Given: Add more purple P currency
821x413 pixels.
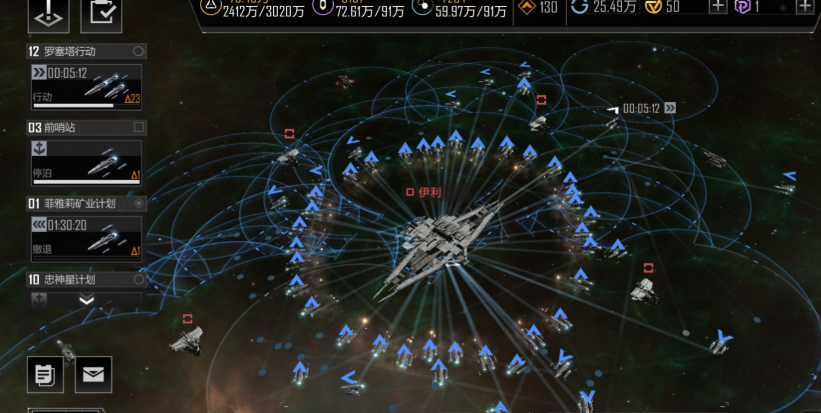Looking at the screenshot, I should tap(805, 7).
